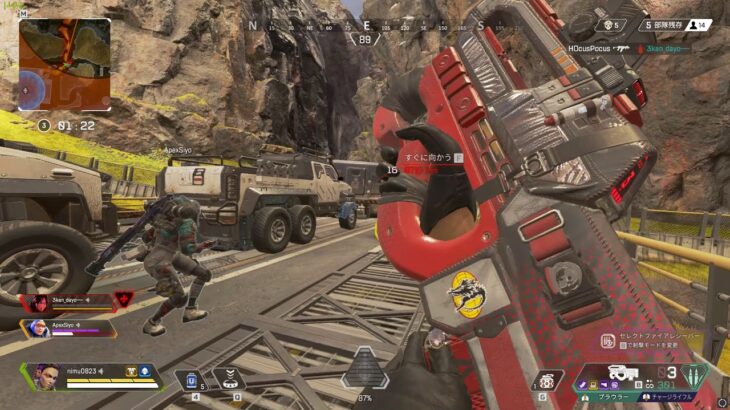
Task: Select teammate ApexSiyo's status card
Action: click(70, 327)
